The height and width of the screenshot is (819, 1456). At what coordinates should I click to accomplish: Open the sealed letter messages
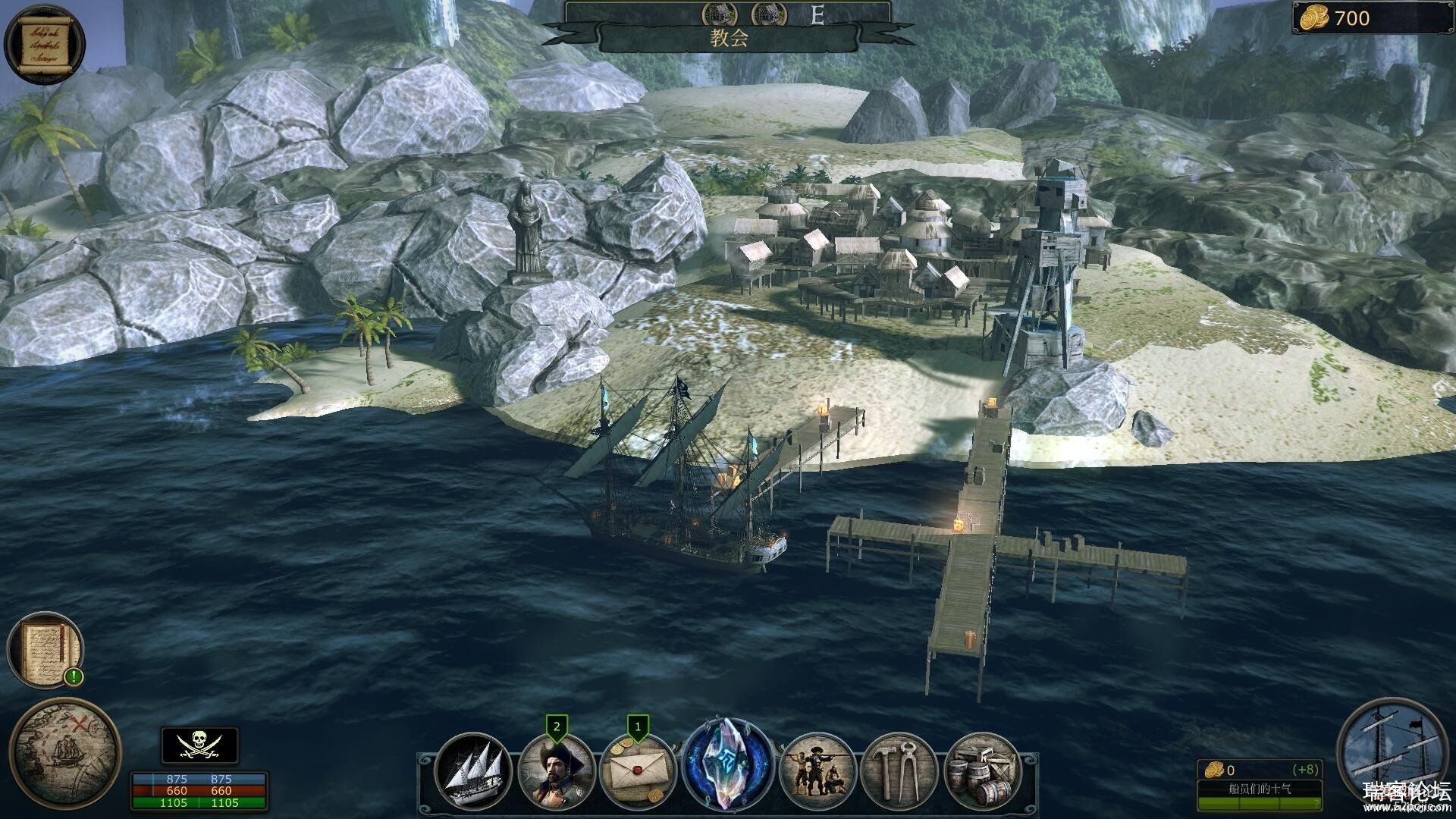pyautogui.click(x=637, y=772)
